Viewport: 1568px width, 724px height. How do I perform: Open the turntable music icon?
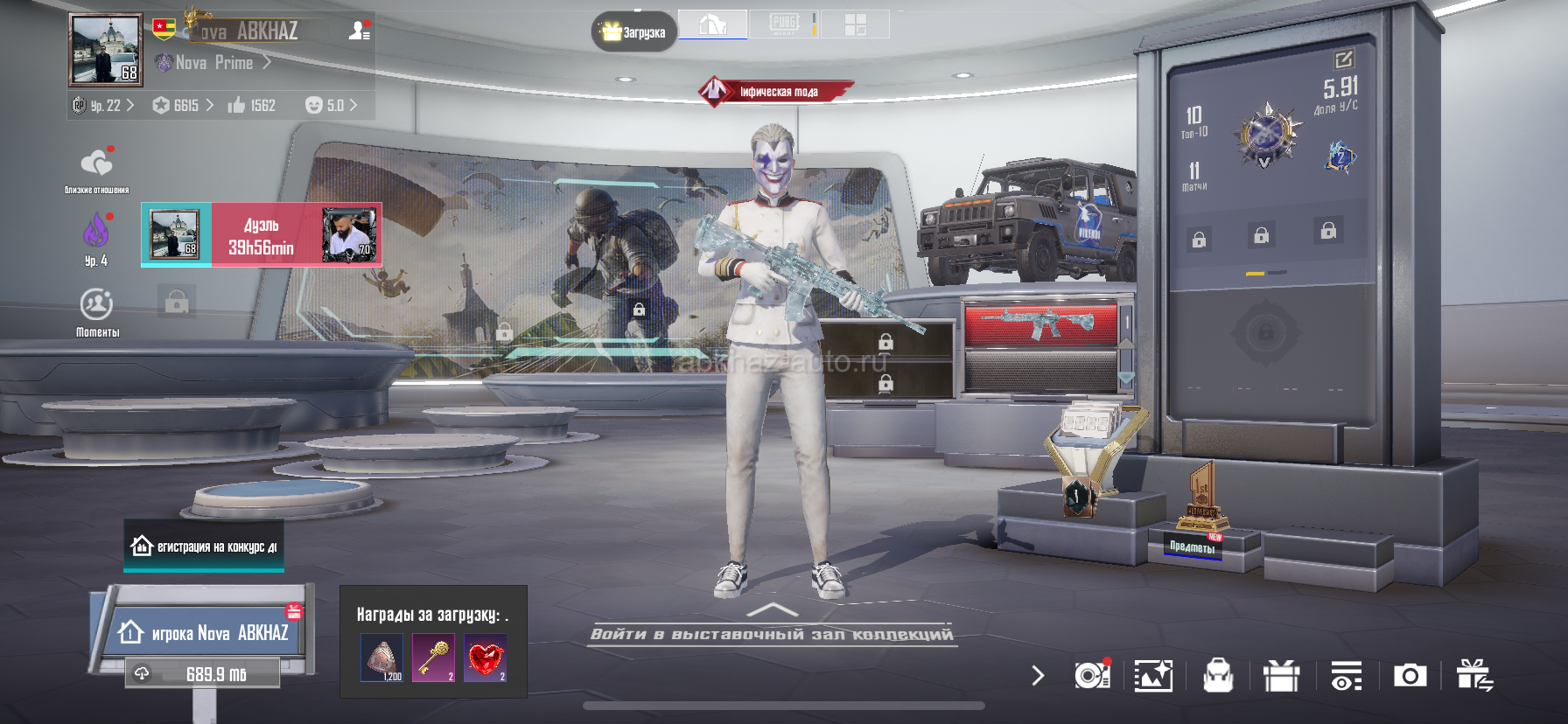[x=1092, y=676]
